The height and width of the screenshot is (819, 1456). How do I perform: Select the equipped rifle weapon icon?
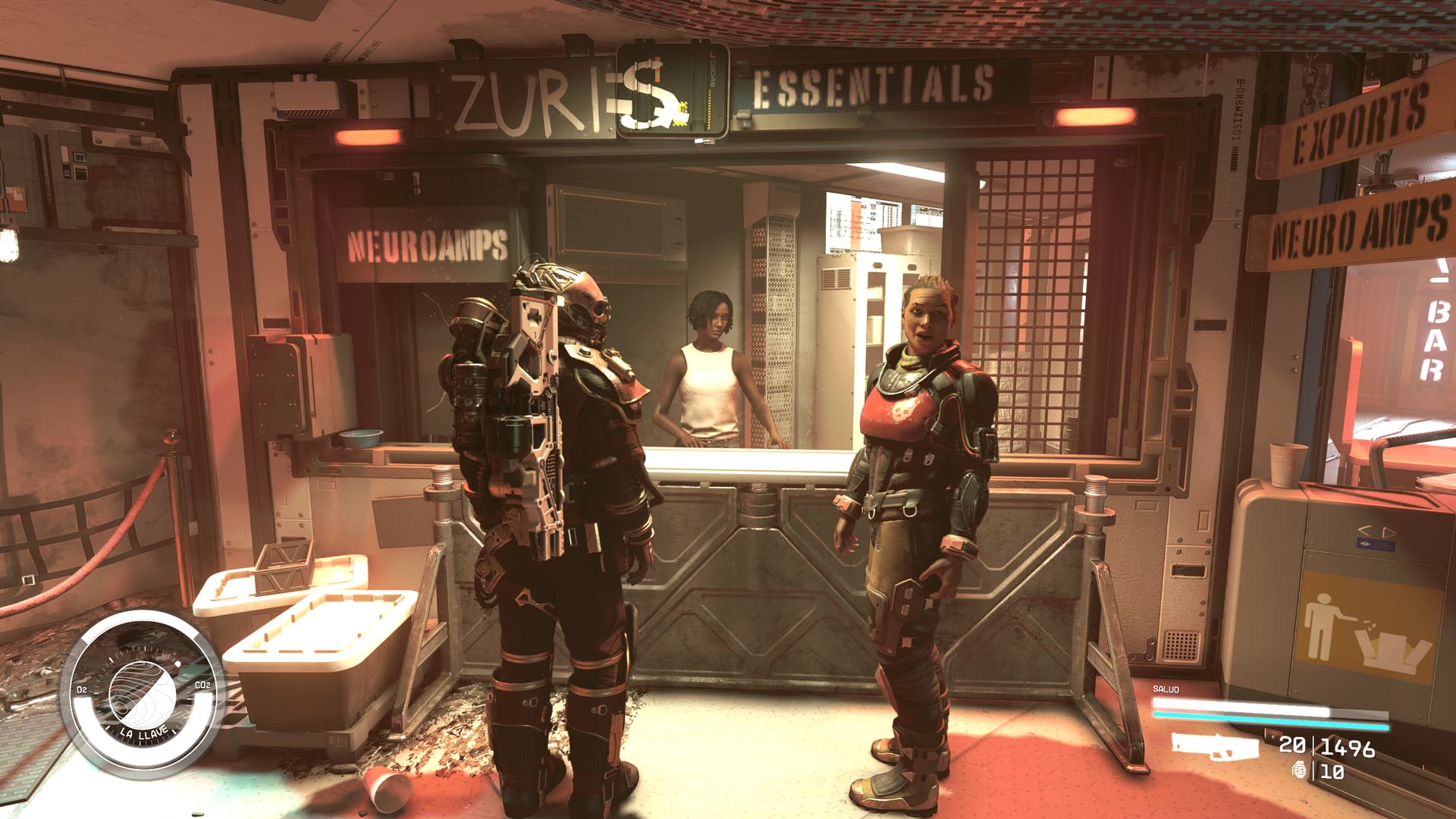click(x=1215, y=745)
